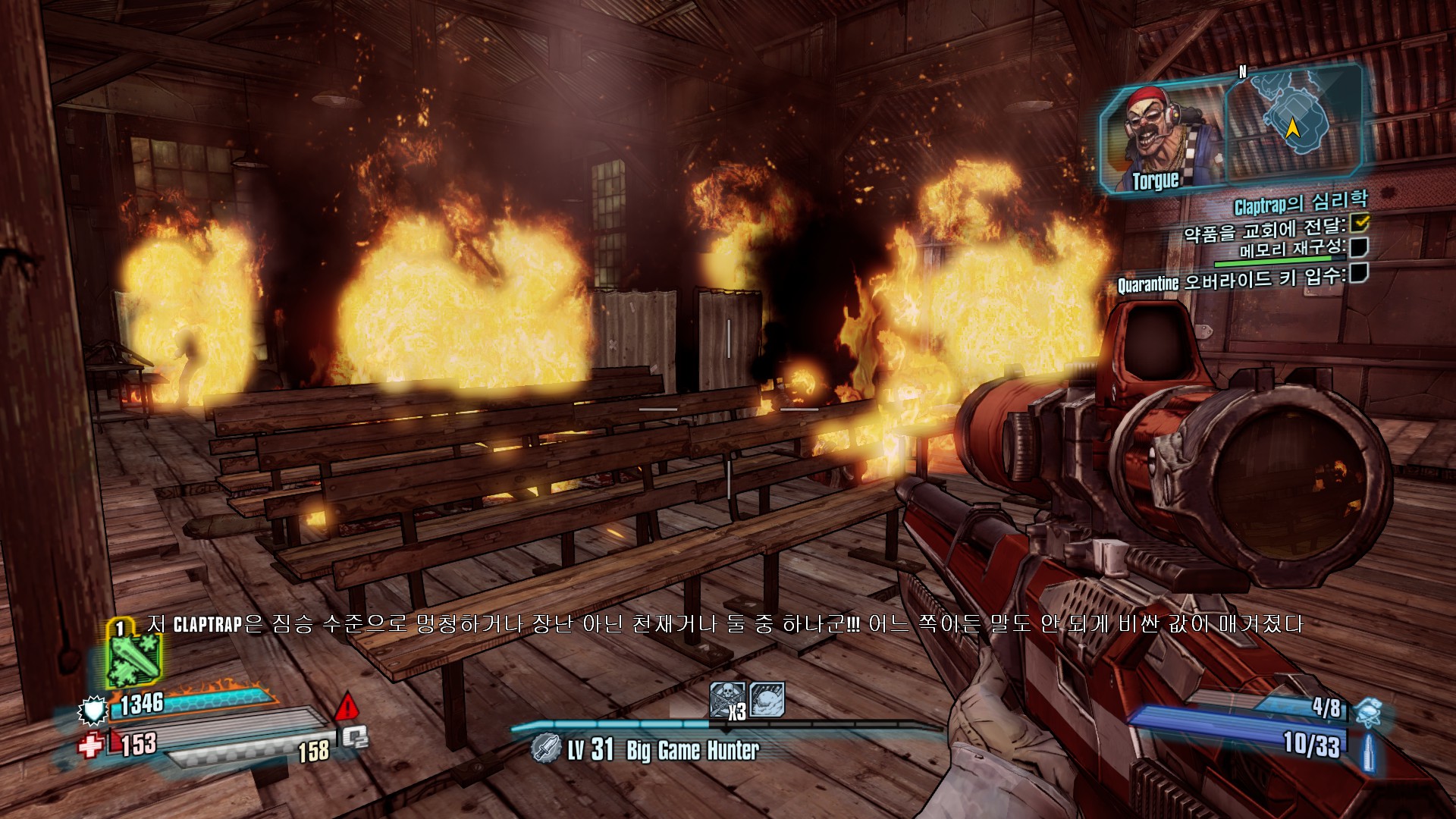This screenshot has height=819, width=1456.
Task: Click the red cross health icon
Action: click(x=90, y=745)
